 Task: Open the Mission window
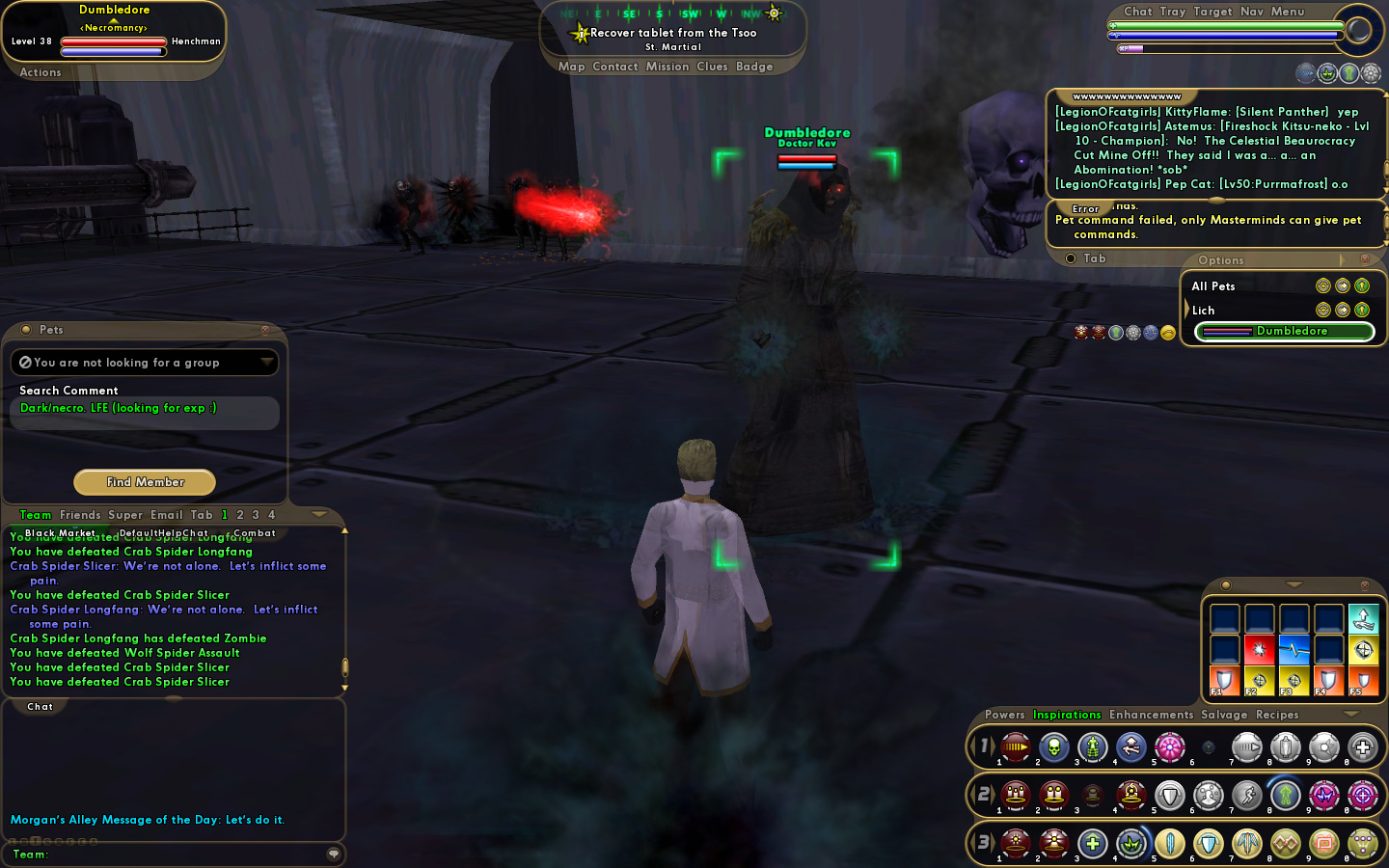[x=667, y=67]
